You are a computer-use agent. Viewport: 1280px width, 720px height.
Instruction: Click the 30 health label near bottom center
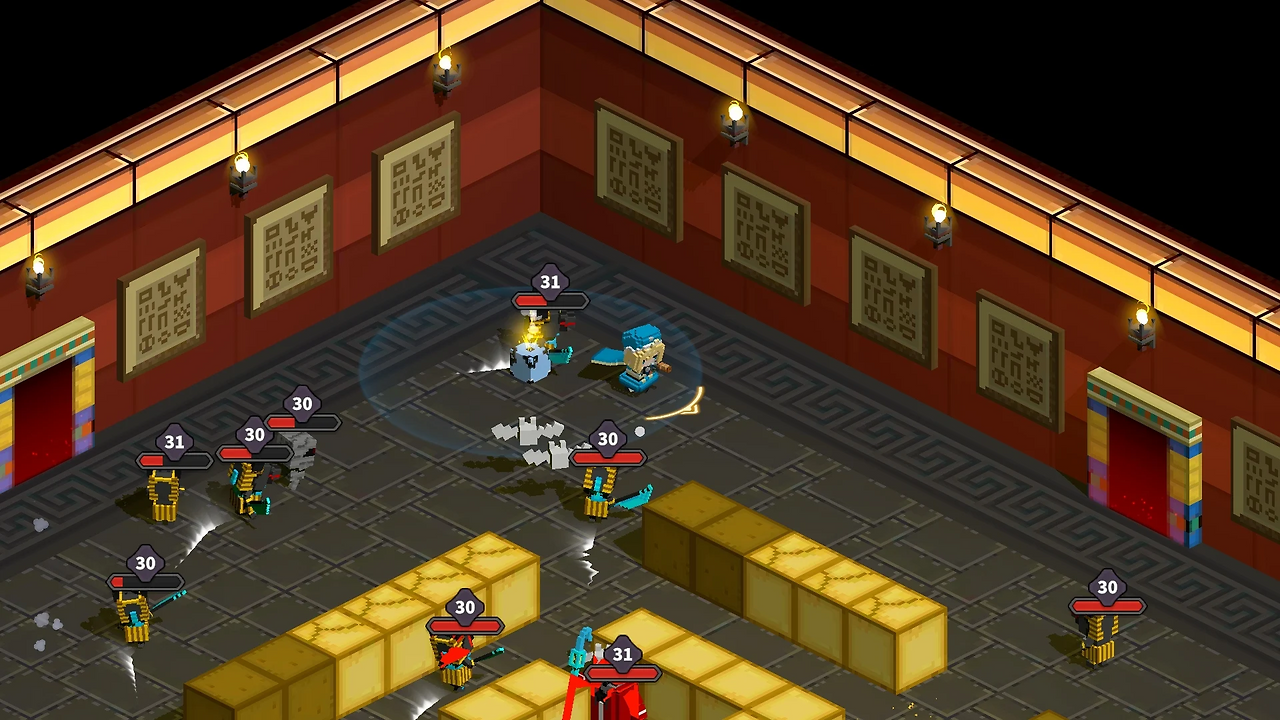(x=463, y=607)
